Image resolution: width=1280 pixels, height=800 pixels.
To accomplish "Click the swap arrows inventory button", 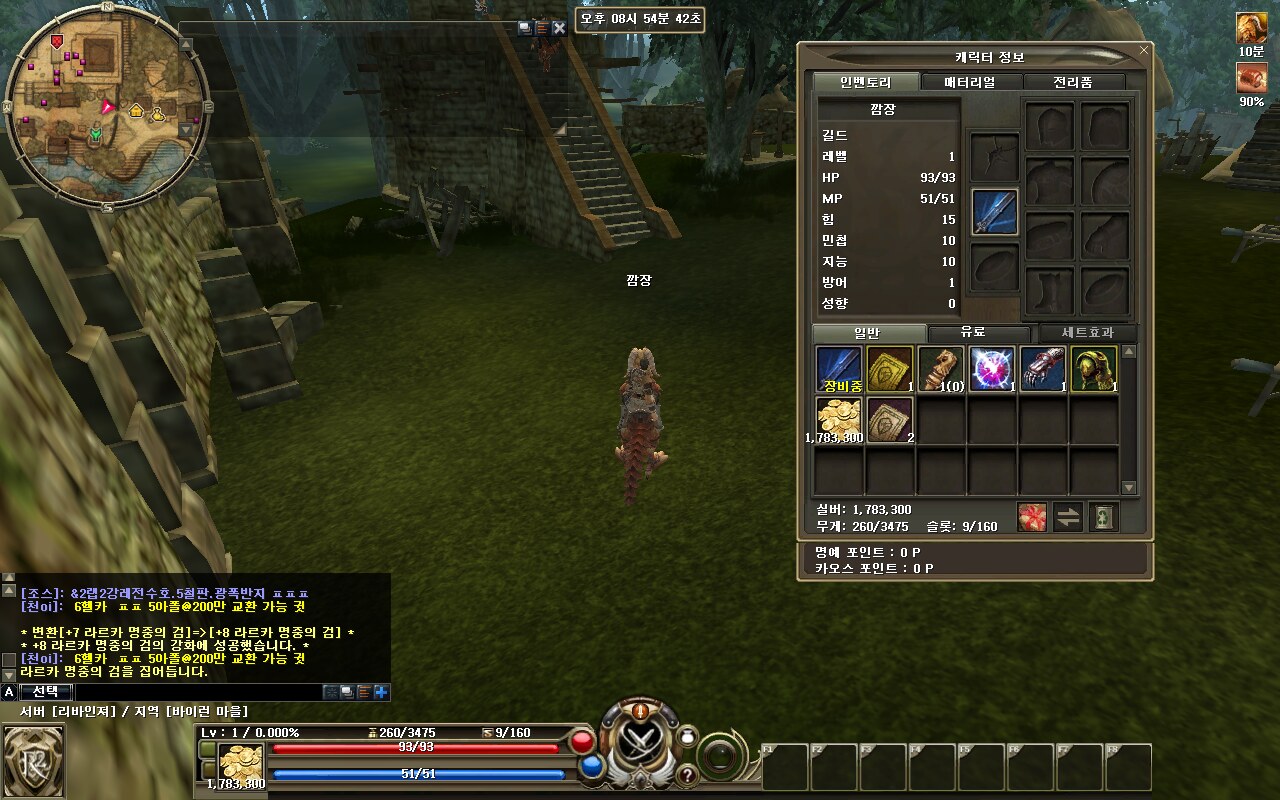I will tap(1068, 517).
